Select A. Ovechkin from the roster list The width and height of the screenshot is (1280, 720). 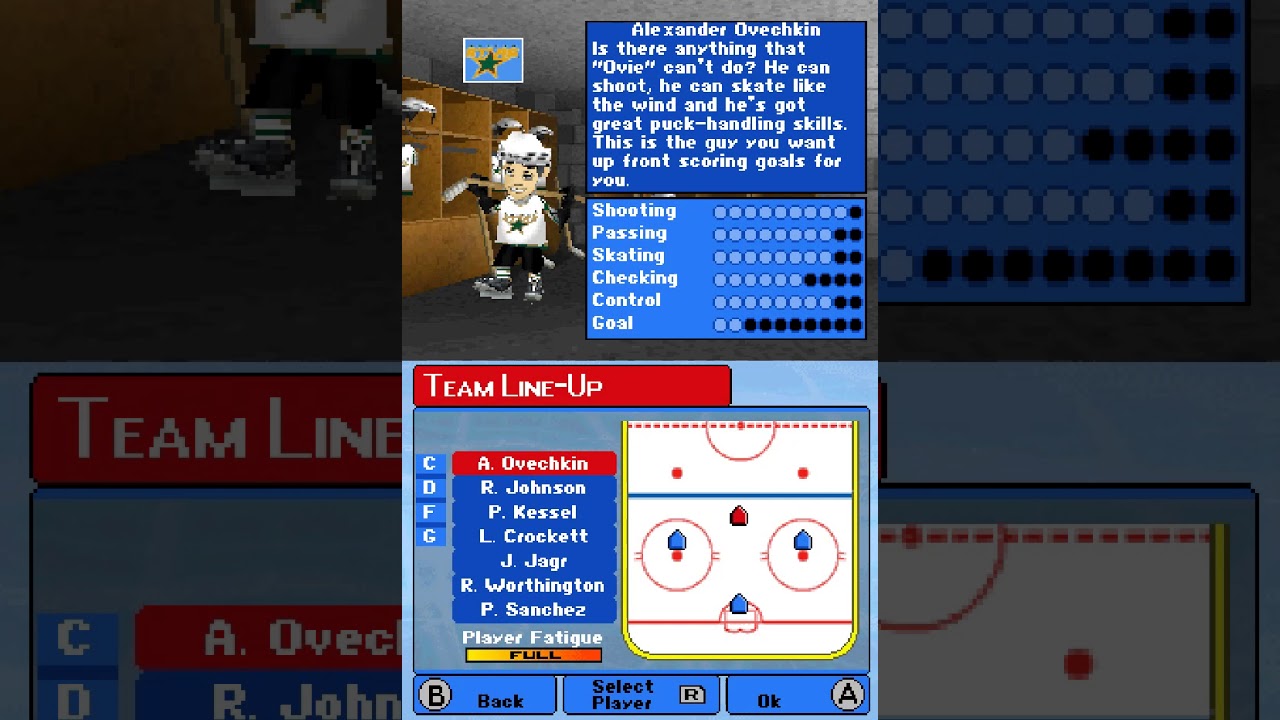pos(535,464)
